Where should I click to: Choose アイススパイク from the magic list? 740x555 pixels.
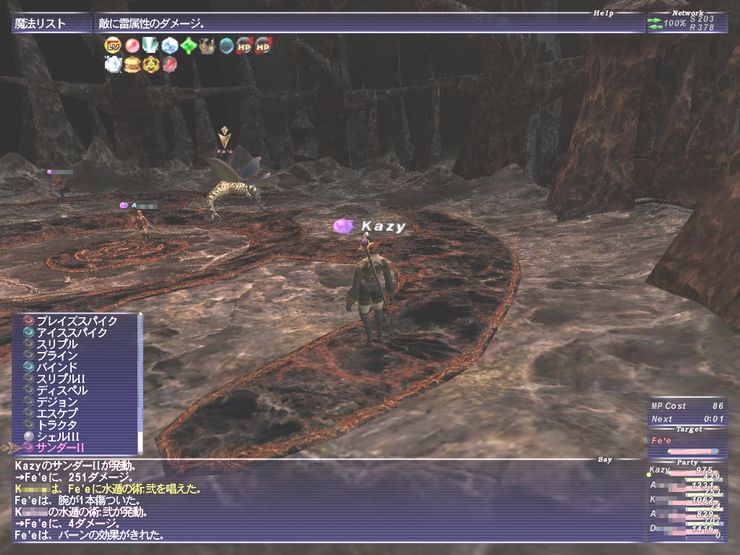coord(77,332)
